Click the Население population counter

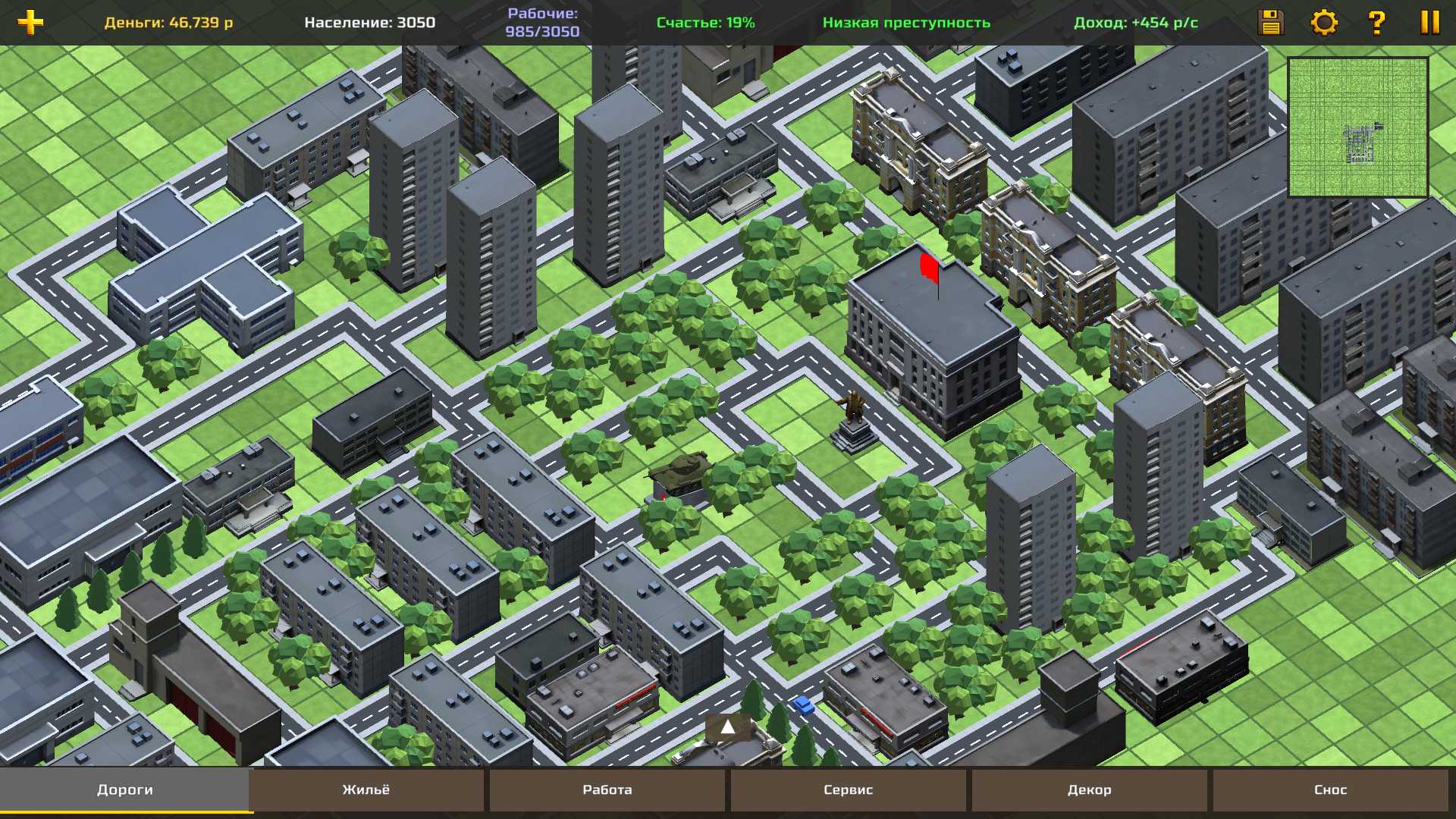tap(369, 23)
